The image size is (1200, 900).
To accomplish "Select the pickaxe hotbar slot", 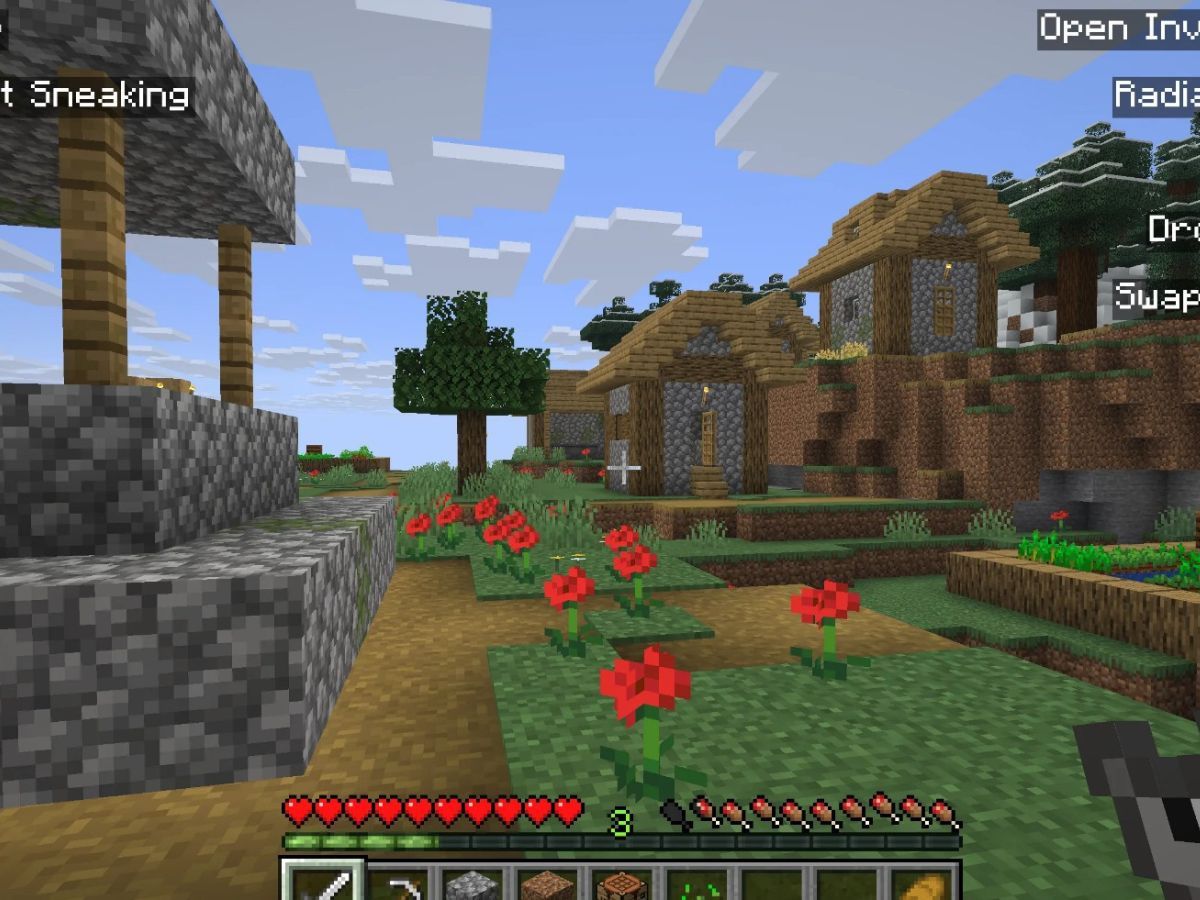I will coord(398,884).
